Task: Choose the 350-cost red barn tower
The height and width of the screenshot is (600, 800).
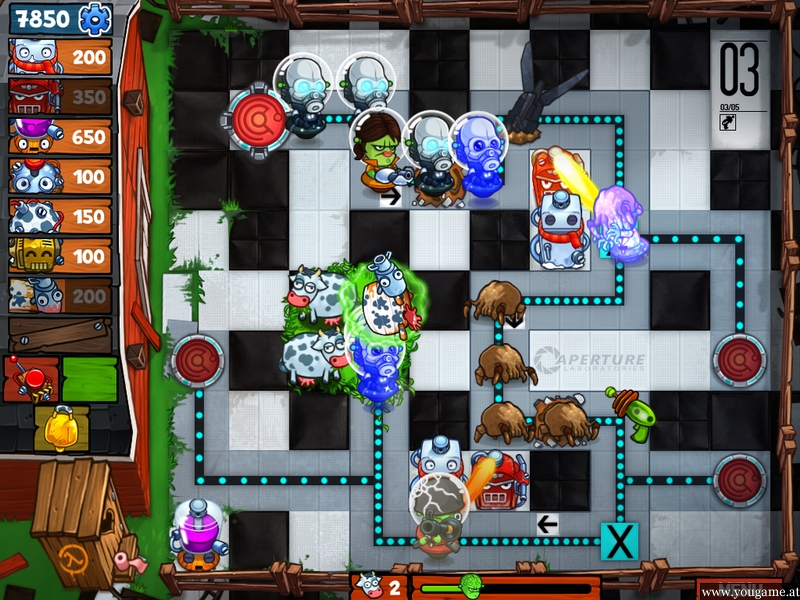Action: tap(60, 97)
